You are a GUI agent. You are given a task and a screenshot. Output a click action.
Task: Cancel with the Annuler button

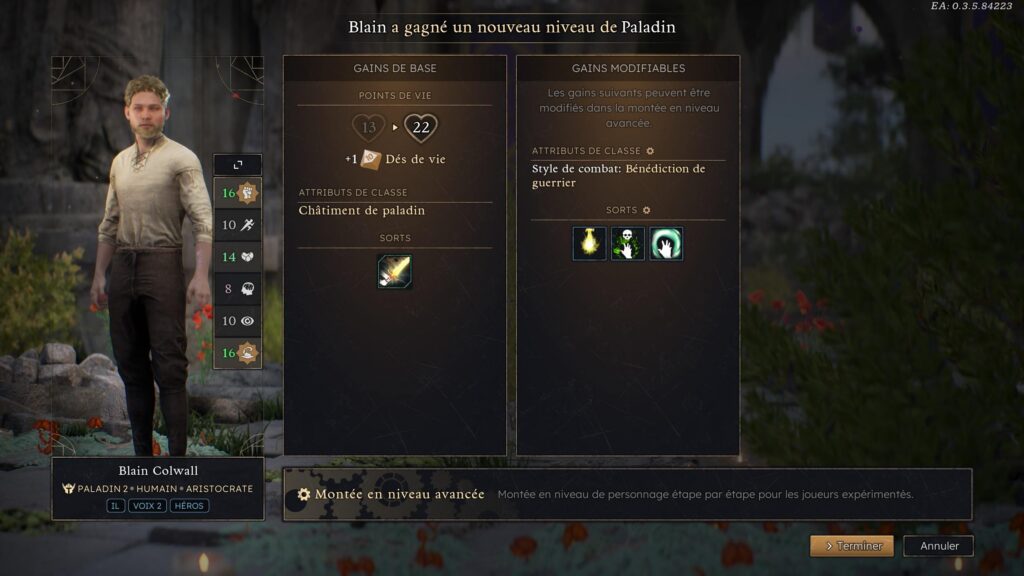click(938, 546)
